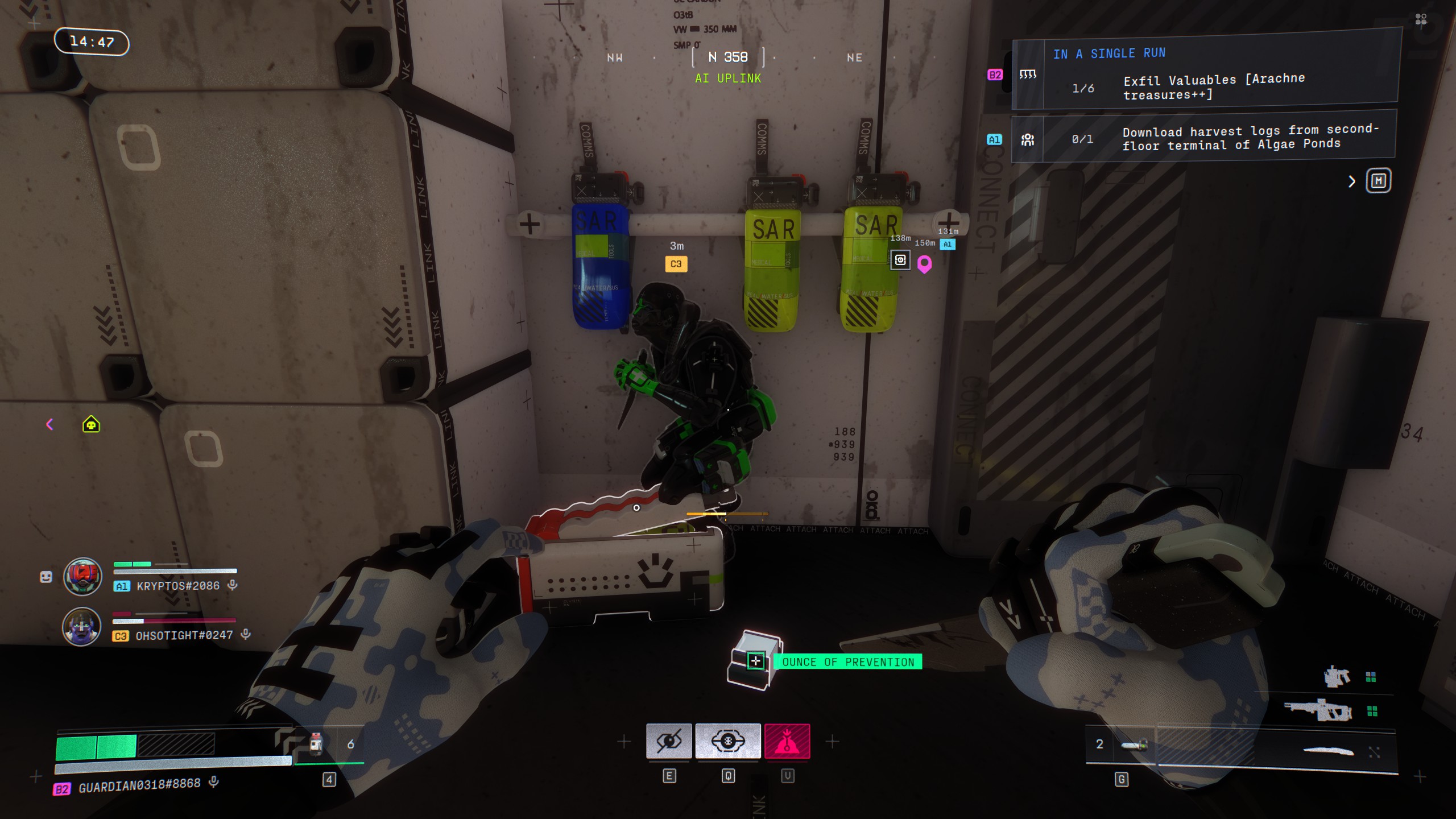Image resolution: width=1456 pixels, height=819 pixels.
Task: Click the C3 teammate location marker
Action: pyautogui.click(x=676, y=264)
